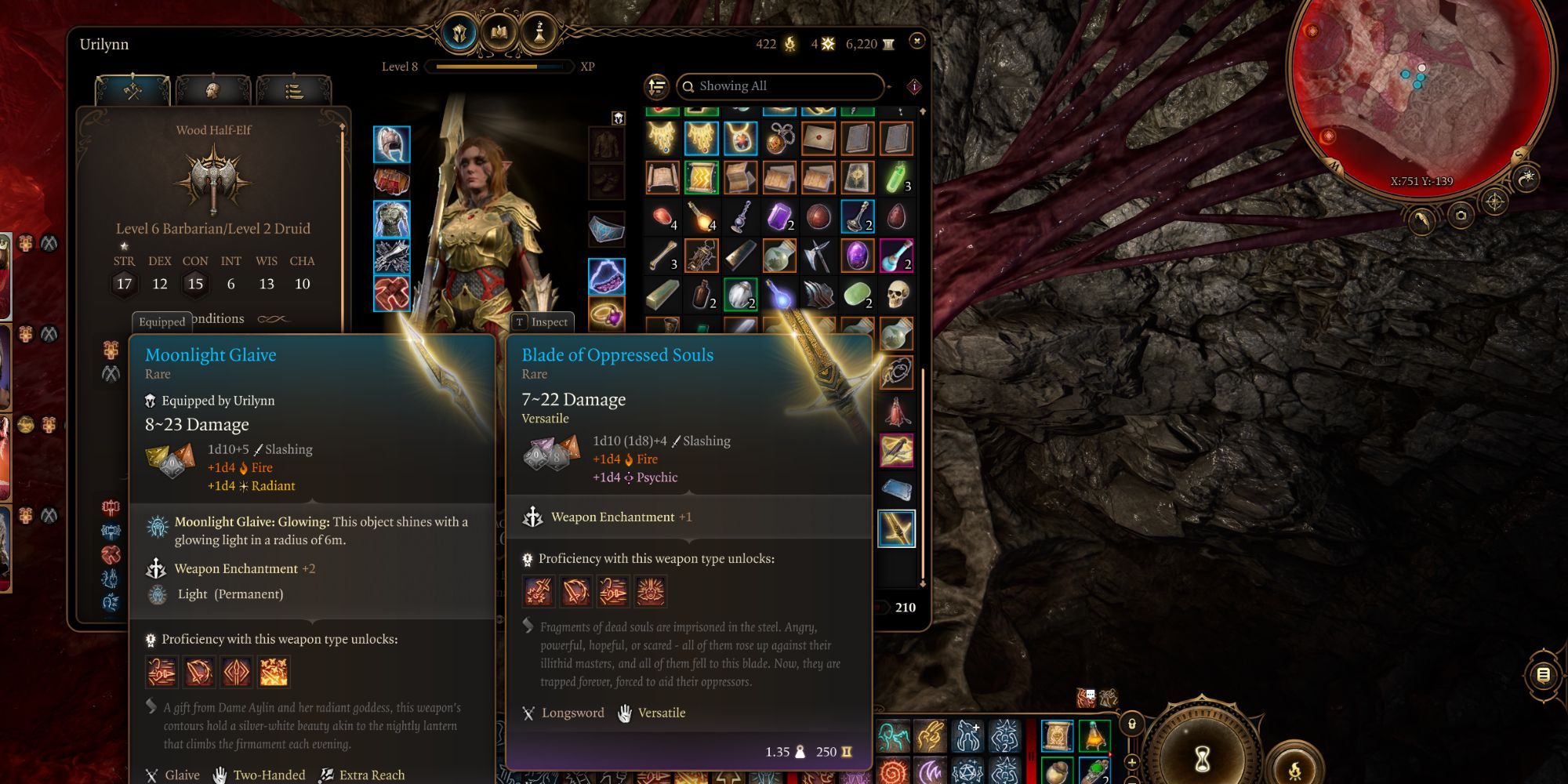Select the purple gemstone stack
This screenshot has height=784, width=1568.
pyautogui.click(x=779, y=216)
